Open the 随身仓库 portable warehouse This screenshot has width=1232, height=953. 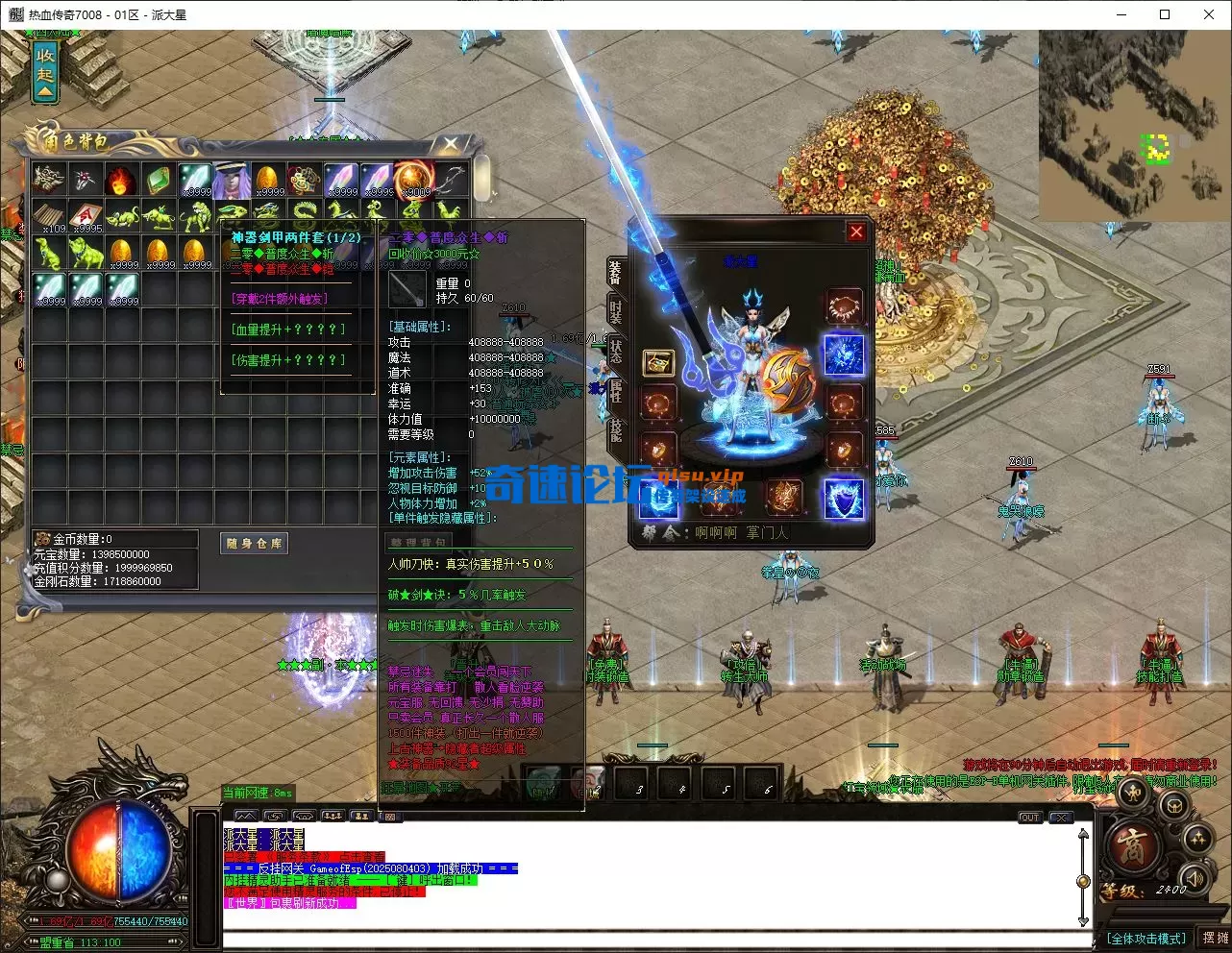click(x=255, y=544)
